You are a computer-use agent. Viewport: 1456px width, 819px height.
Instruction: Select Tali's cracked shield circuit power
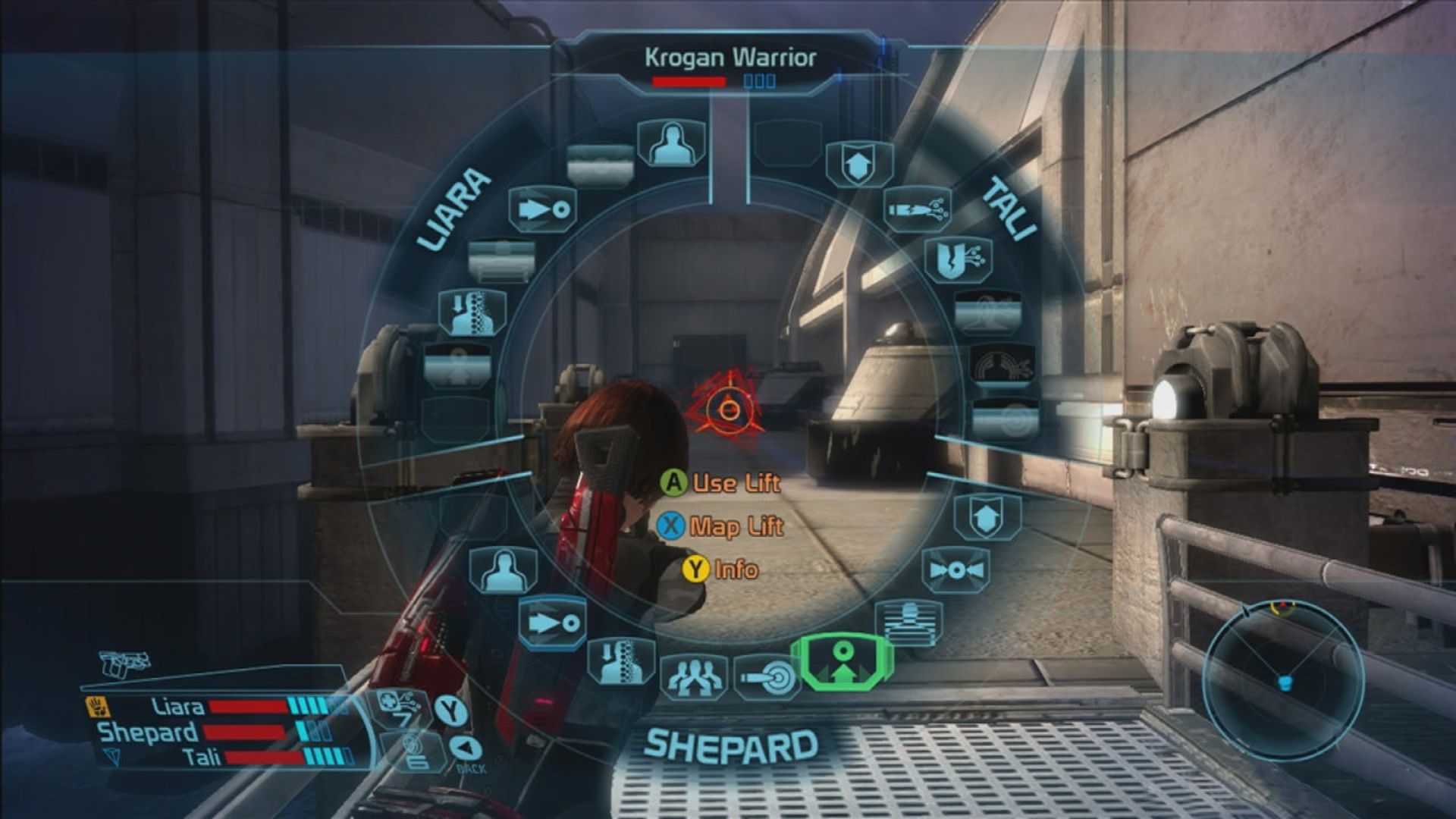tap(959, 260)
